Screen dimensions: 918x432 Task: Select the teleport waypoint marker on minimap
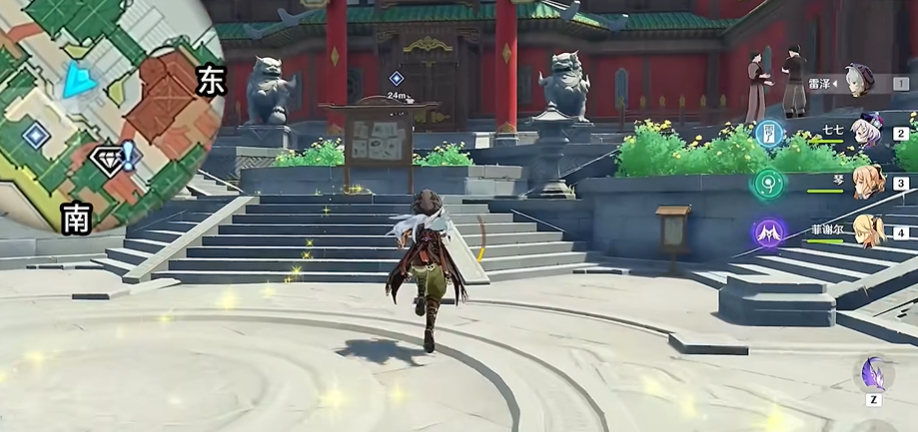pos(37,134)
